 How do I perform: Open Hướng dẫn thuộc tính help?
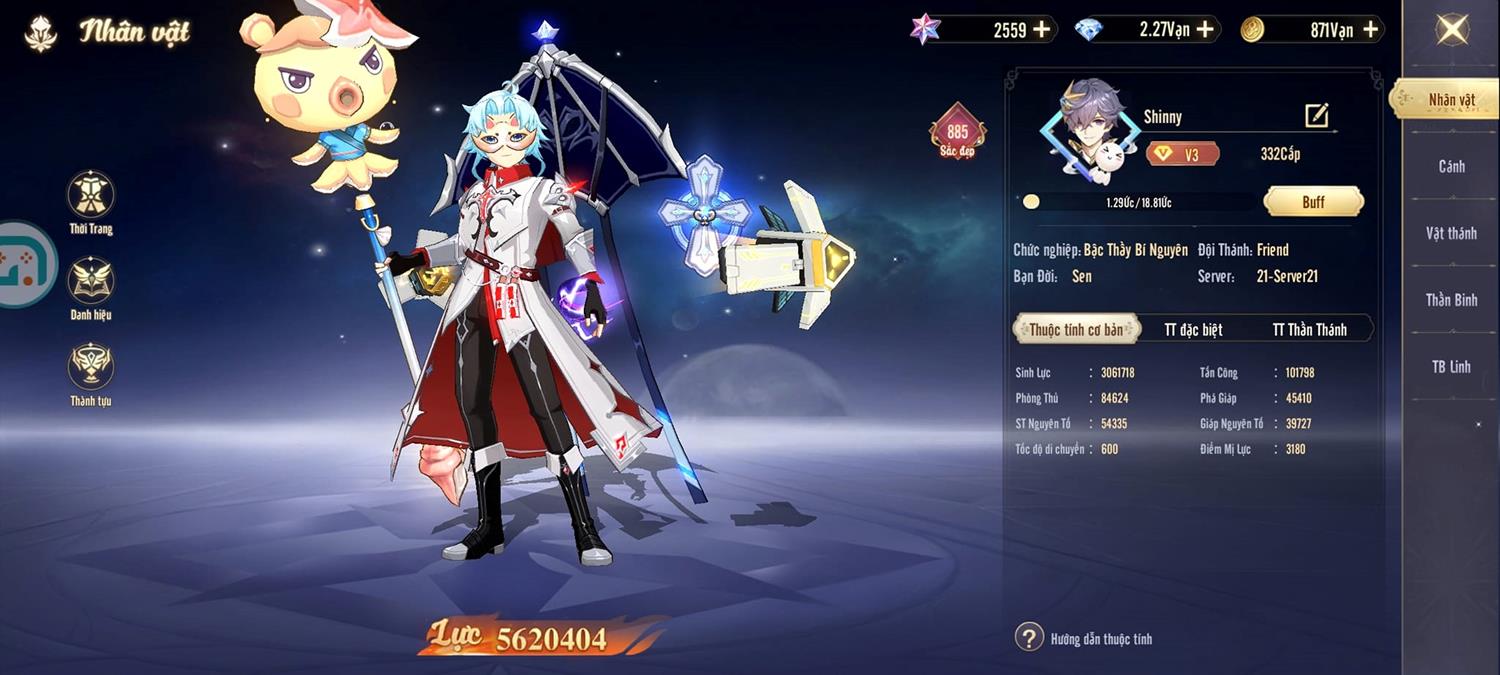[x=1029, y=638]
